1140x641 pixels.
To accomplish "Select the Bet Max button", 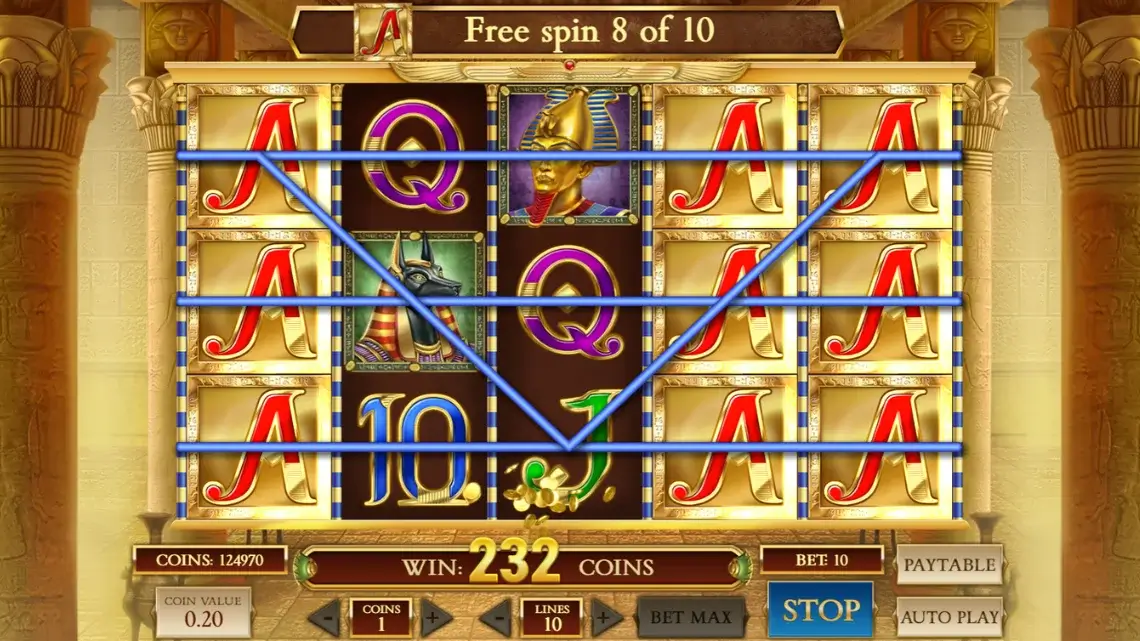I will [691, 617].
